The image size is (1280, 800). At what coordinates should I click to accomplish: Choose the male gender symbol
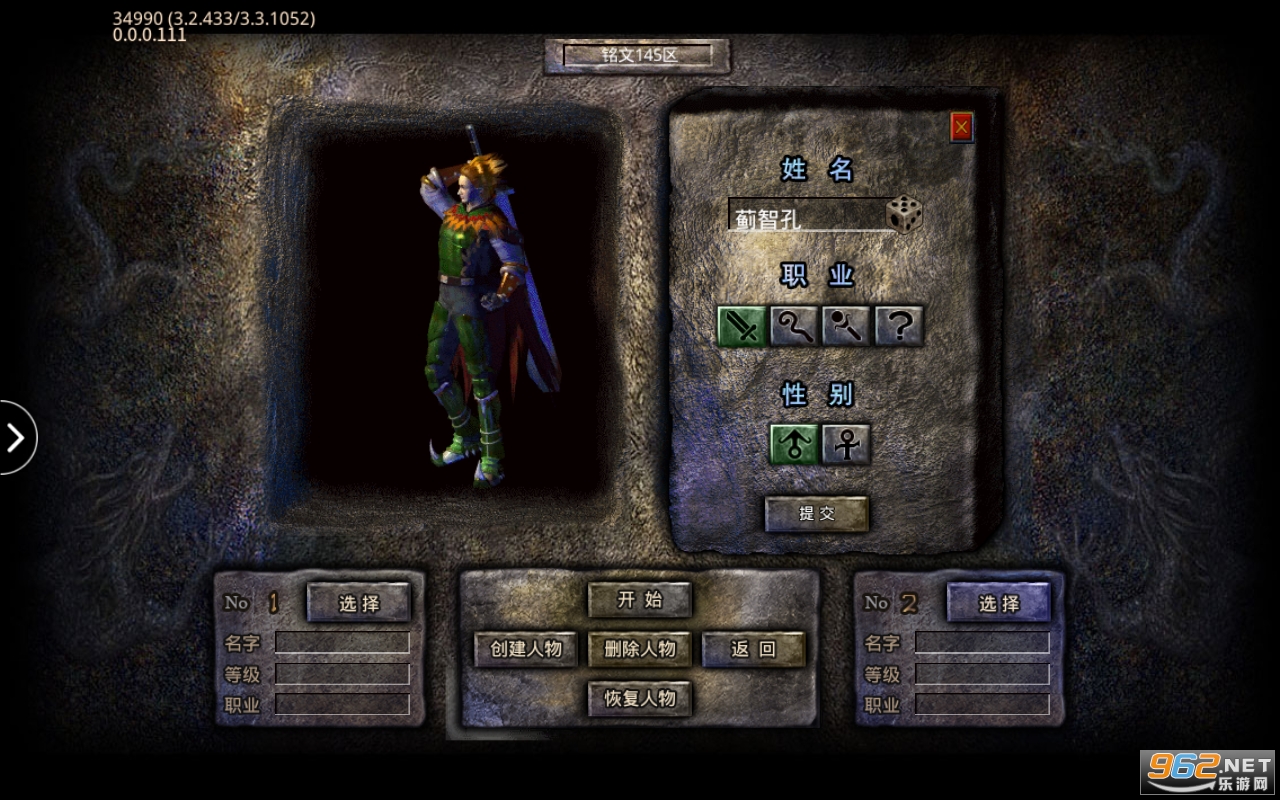coord(794,444)
